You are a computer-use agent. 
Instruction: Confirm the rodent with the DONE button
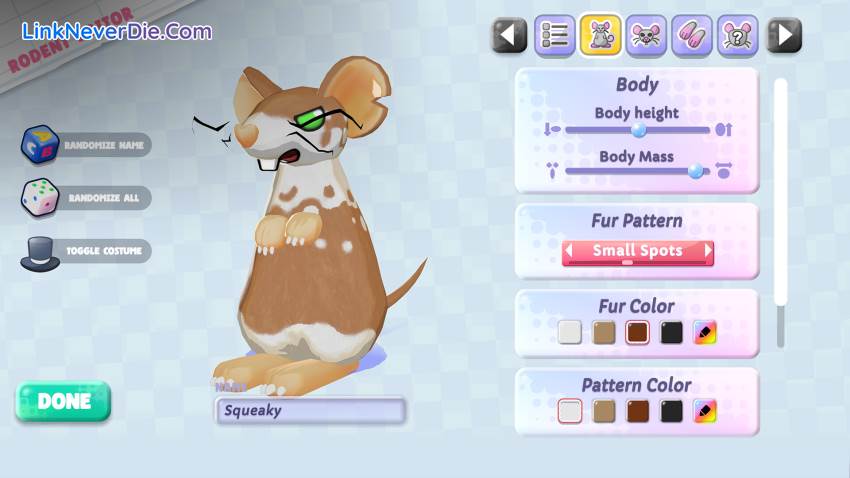(x=64, y=401)
